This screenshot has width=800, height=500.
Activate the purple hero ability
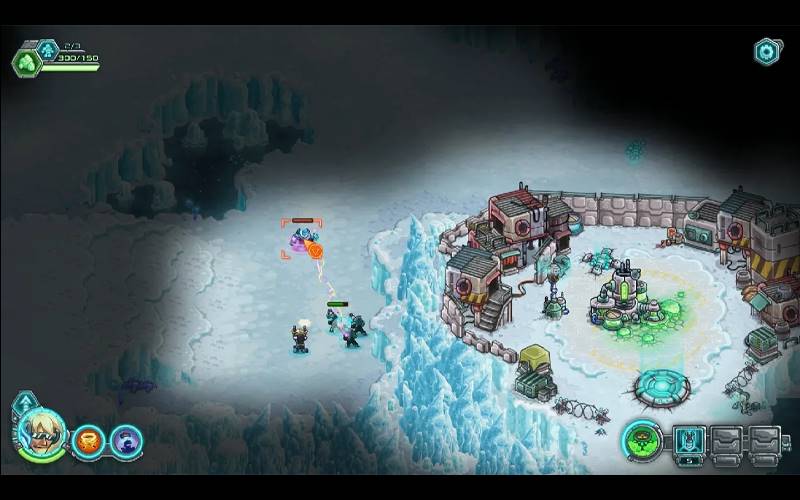126,439
